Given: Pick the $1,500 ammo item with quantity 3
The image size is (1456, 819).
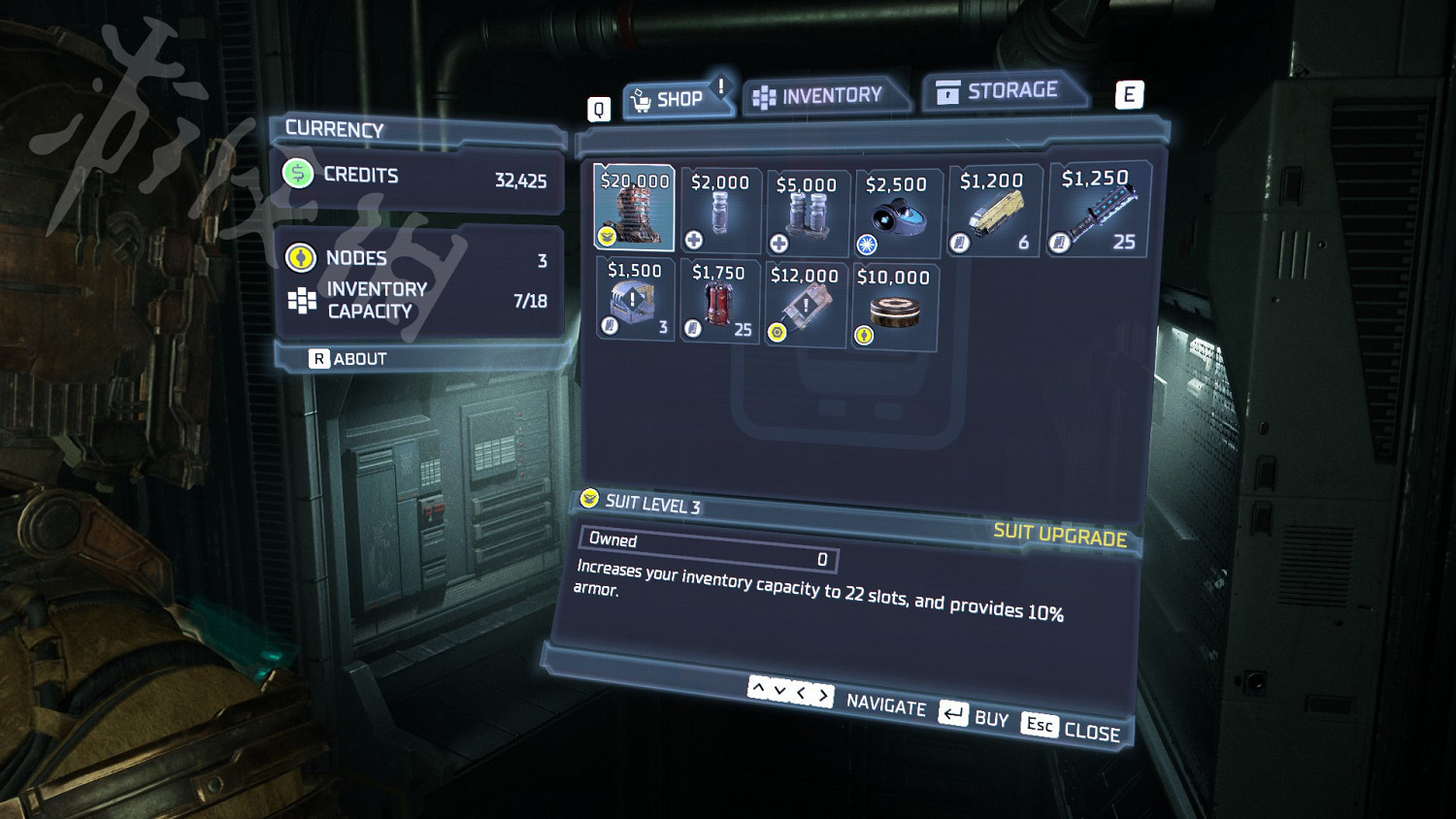Looking at the screenshot, I should (x=635, y=298).
